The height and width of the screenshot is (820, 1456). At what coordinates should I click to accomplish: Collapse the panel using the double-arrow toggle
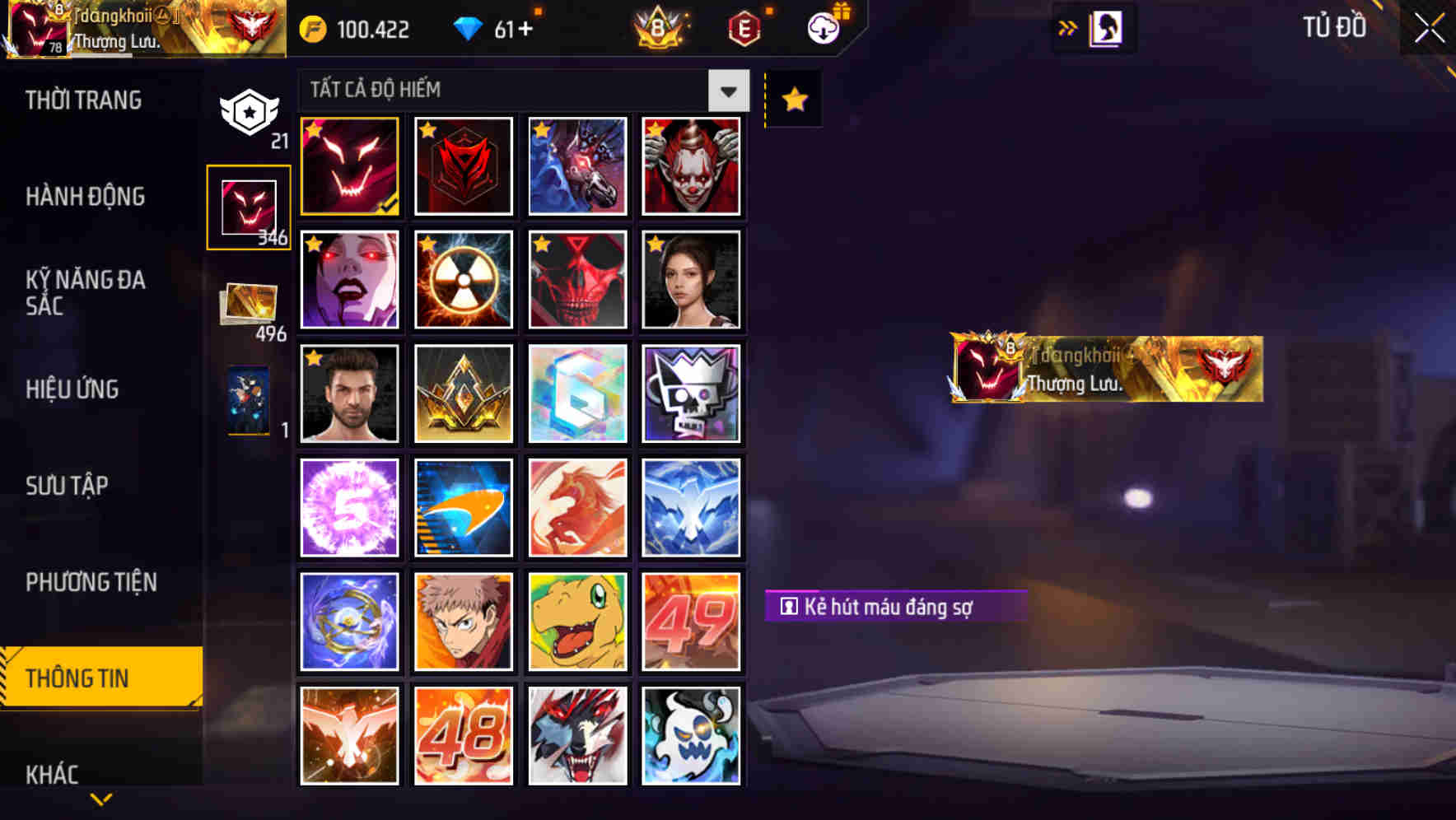(1068, 27)
